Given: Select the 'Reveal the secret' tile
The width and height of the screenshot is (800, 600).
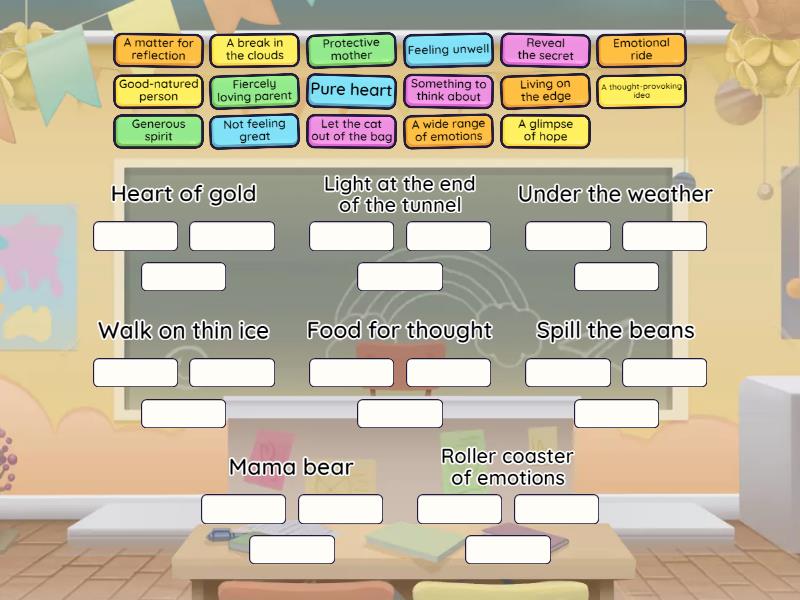Looking at the screenshot, I should point(545,50).
